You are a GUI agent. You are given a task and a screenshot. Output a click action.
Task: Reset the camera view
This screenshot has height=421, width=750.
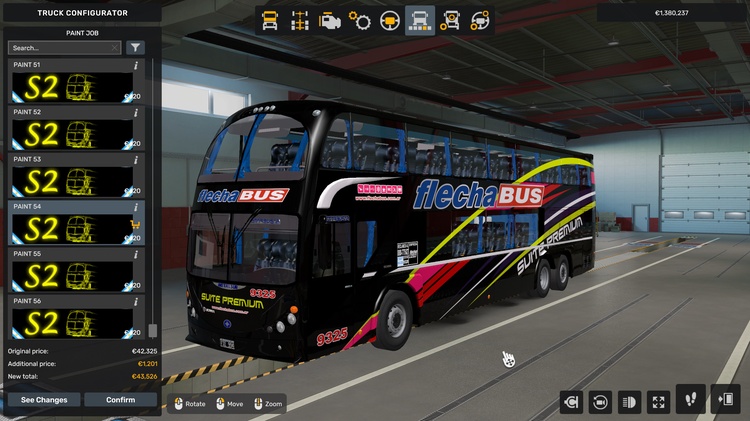600,402
